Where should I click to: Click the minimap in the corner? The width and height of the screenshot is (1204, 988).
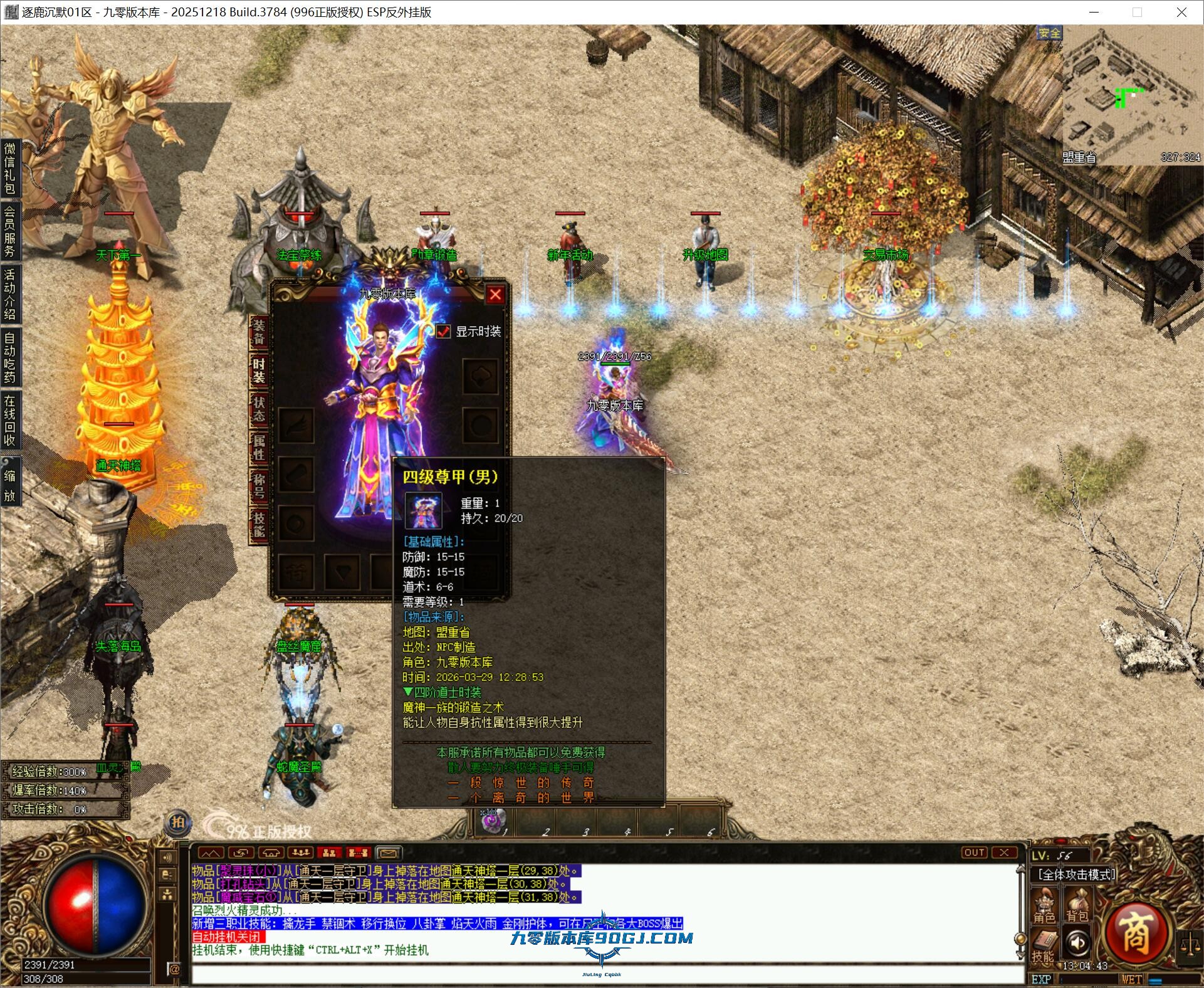[1131, 95]
